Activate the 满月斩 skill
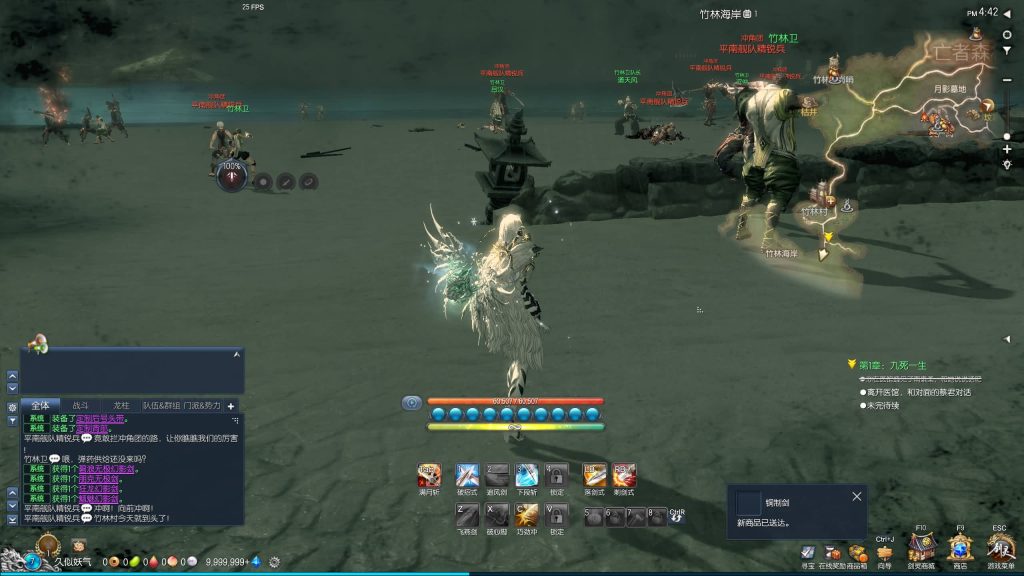The width and height of the screenshot is (1024, 576). (429, 475)
